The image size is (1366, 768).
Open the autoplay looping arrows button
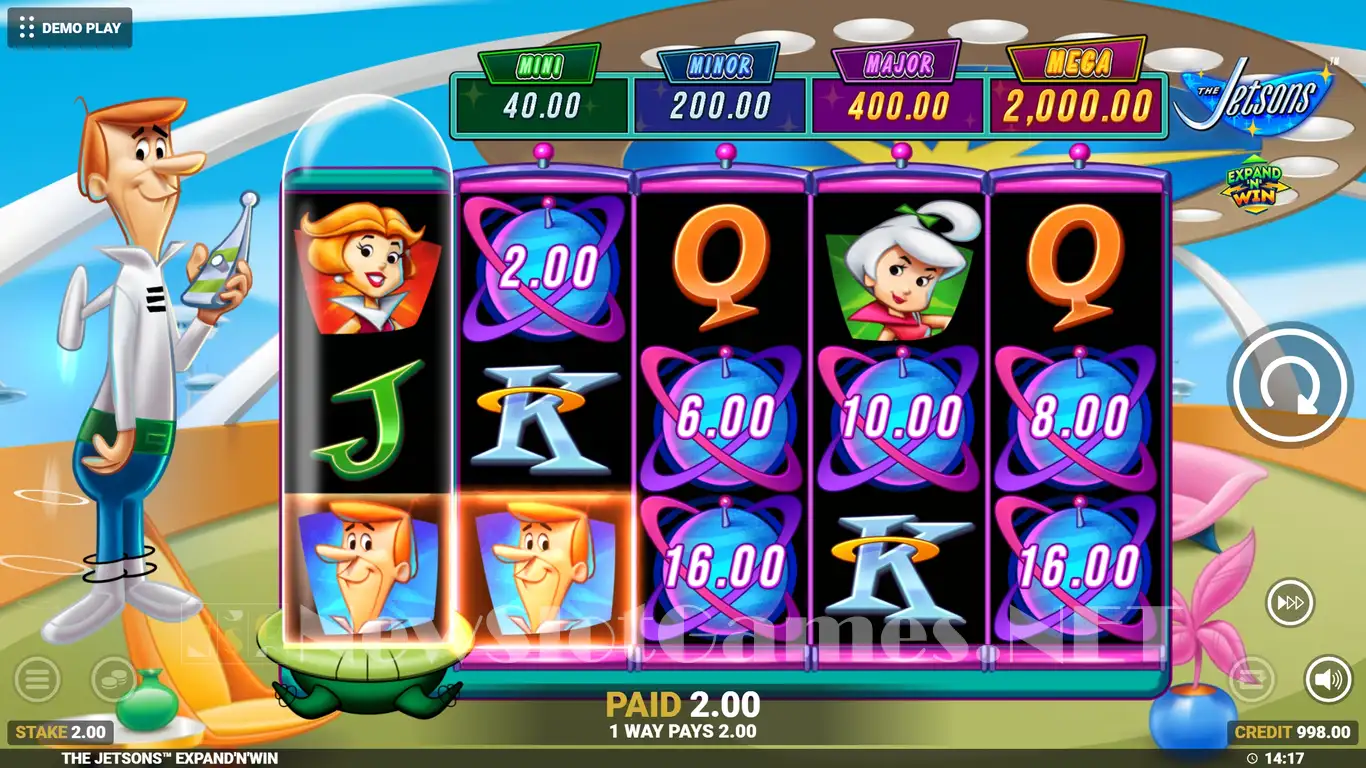click(1252, 680)
